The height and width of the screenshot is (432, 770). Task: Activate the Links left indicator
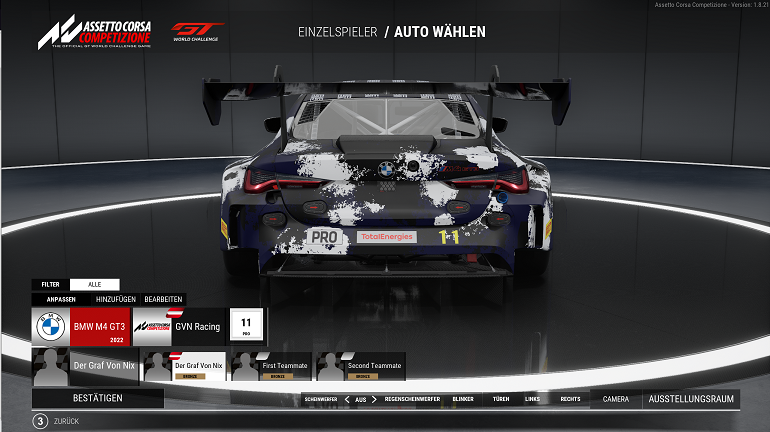pyautogui.click(x=532, y=399)
